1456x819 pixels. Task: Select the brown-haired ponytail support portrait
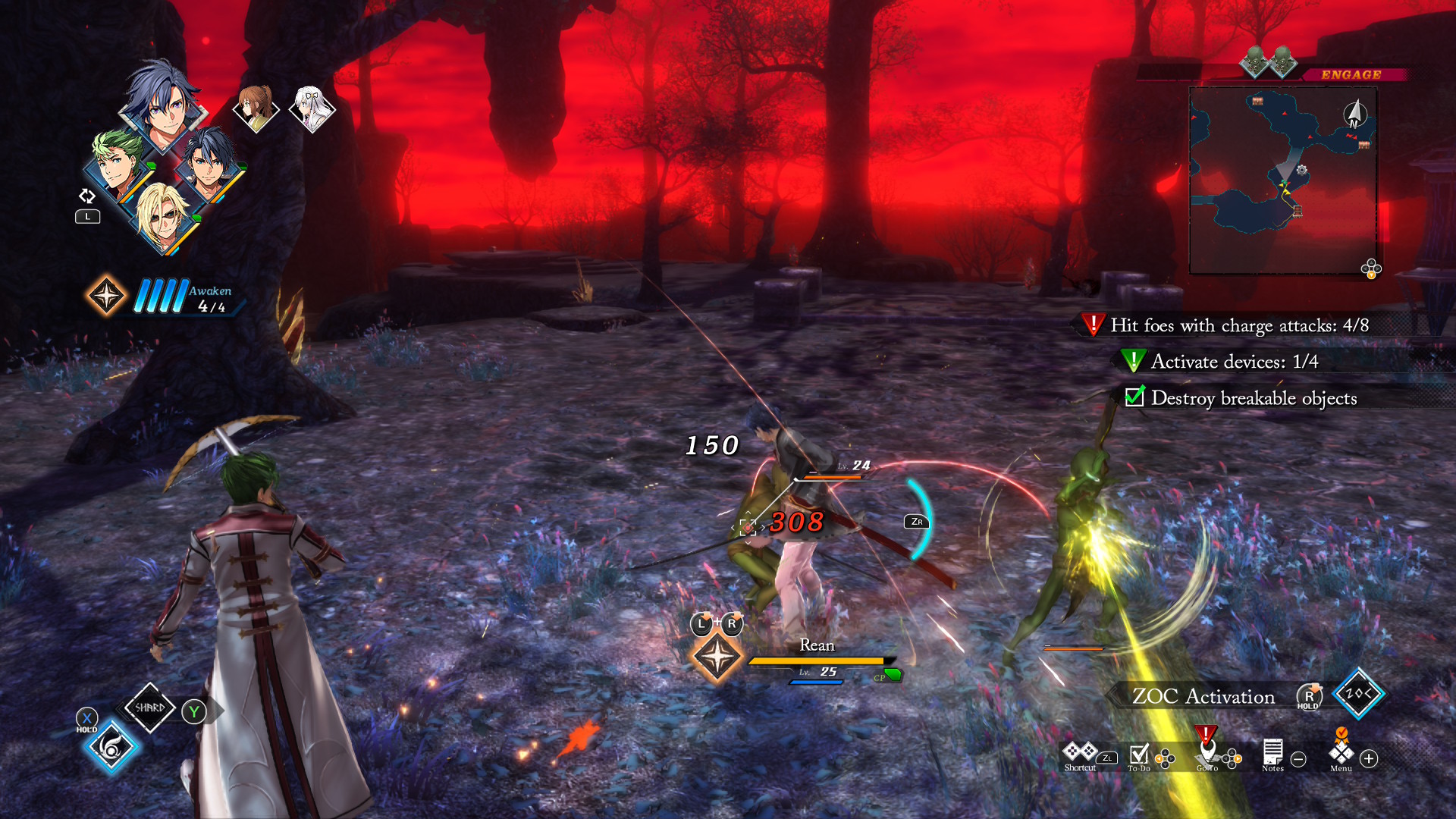256,108
